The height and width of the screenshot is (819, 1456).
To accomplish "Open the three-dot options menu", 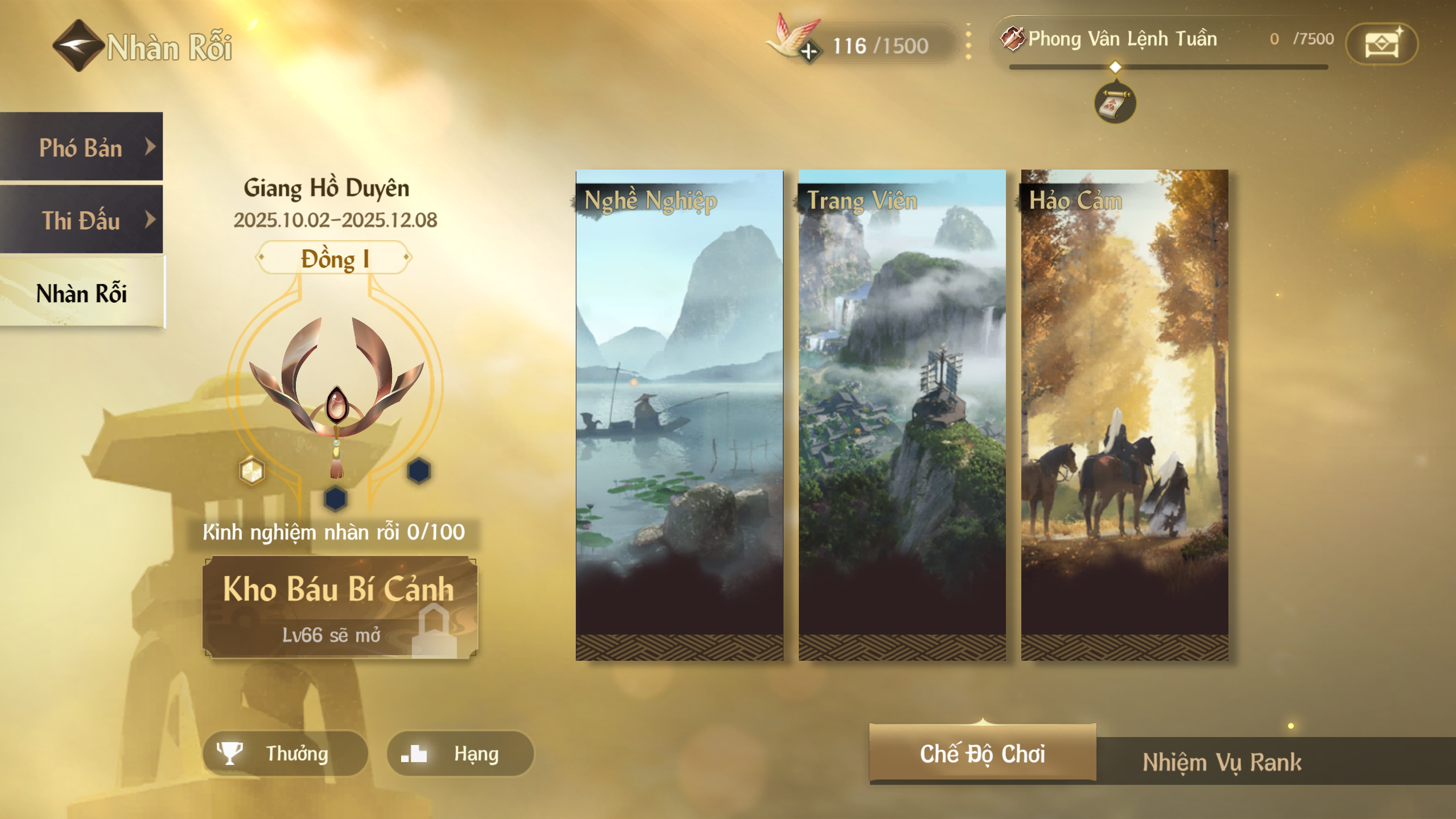I will click(x=968, y=42).
